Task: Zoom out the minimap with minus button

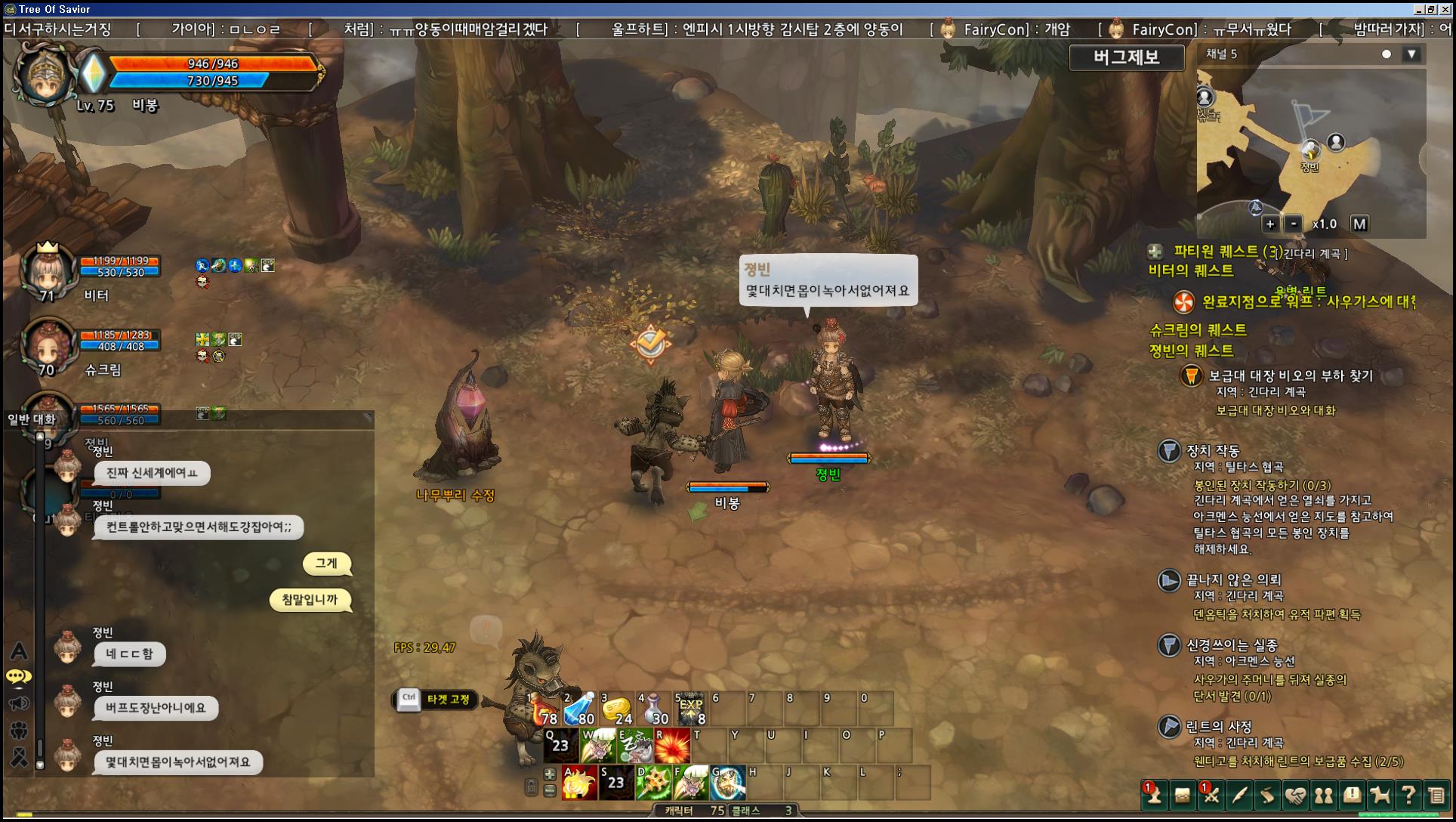Action: pyautogui.click(x=1294, y=224)
